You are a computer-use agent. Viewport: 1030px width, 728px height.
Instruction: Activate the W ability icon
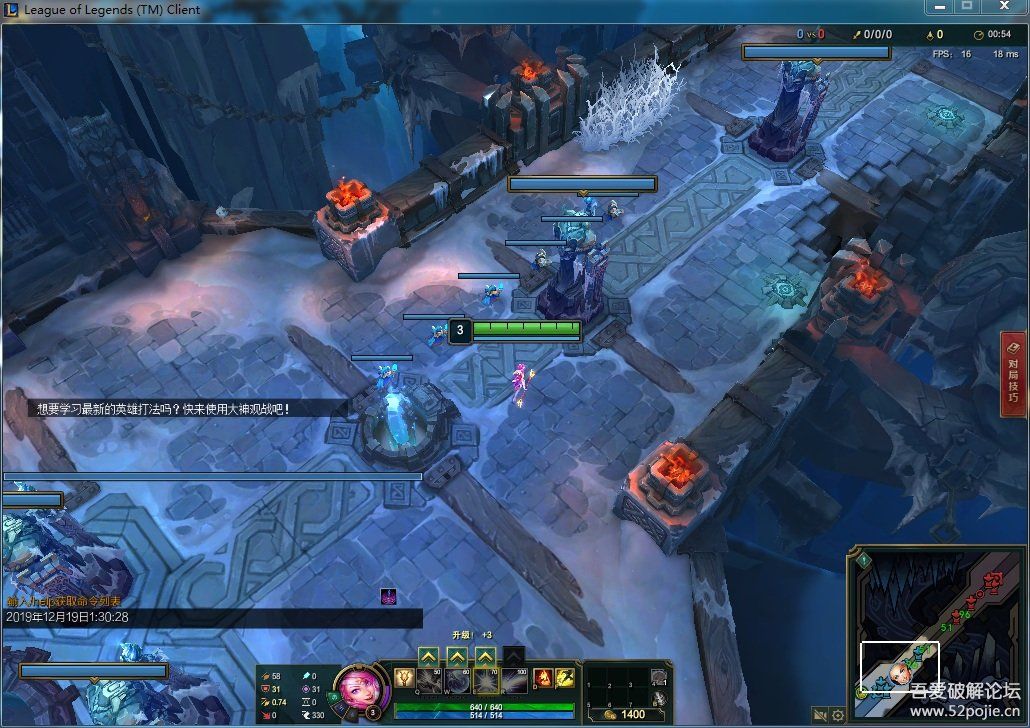(x=457, y=681)
